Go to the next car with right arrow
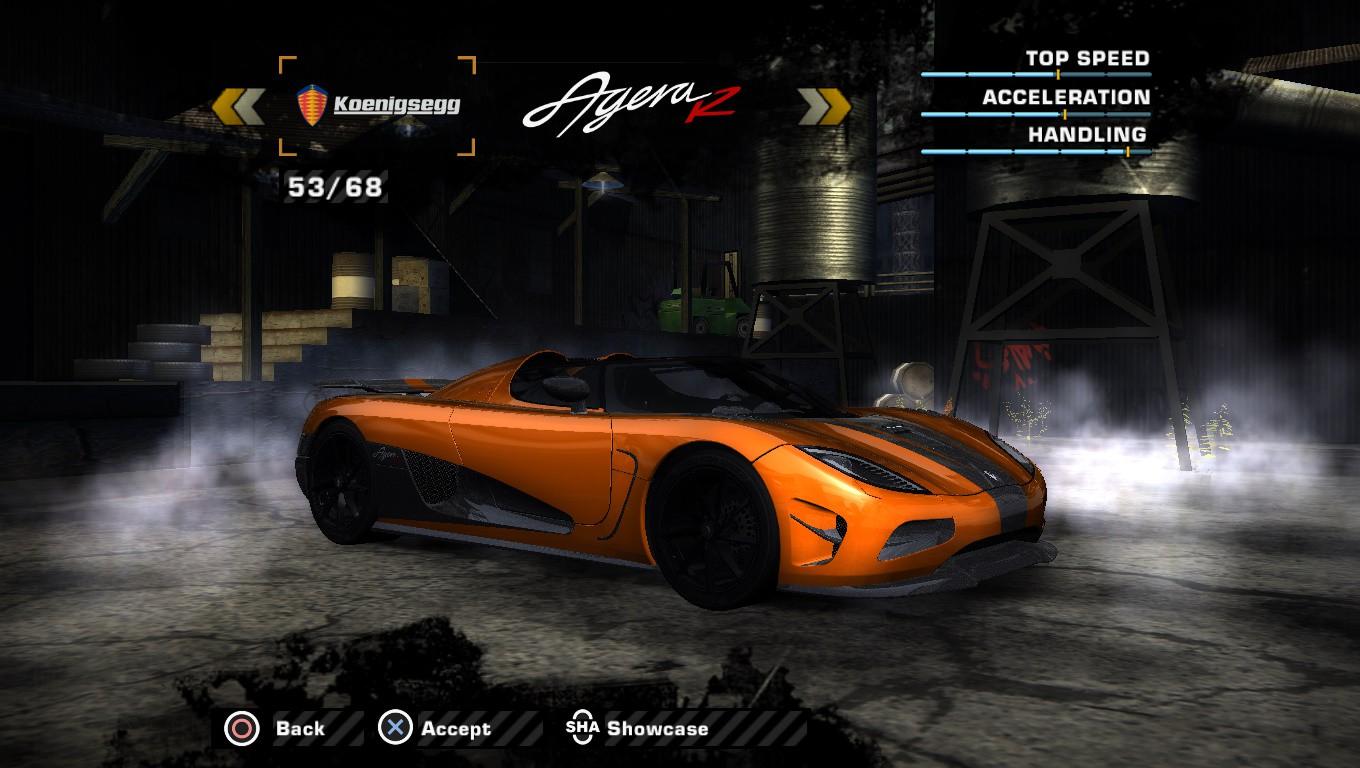The width and height of the screenshot is (1360, 768). 825,106
